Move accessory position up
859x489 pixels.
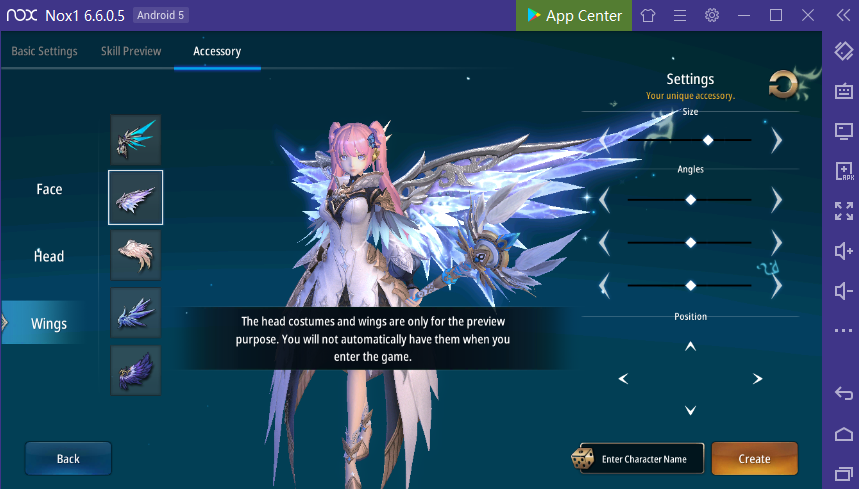click(x=690, y=347)
